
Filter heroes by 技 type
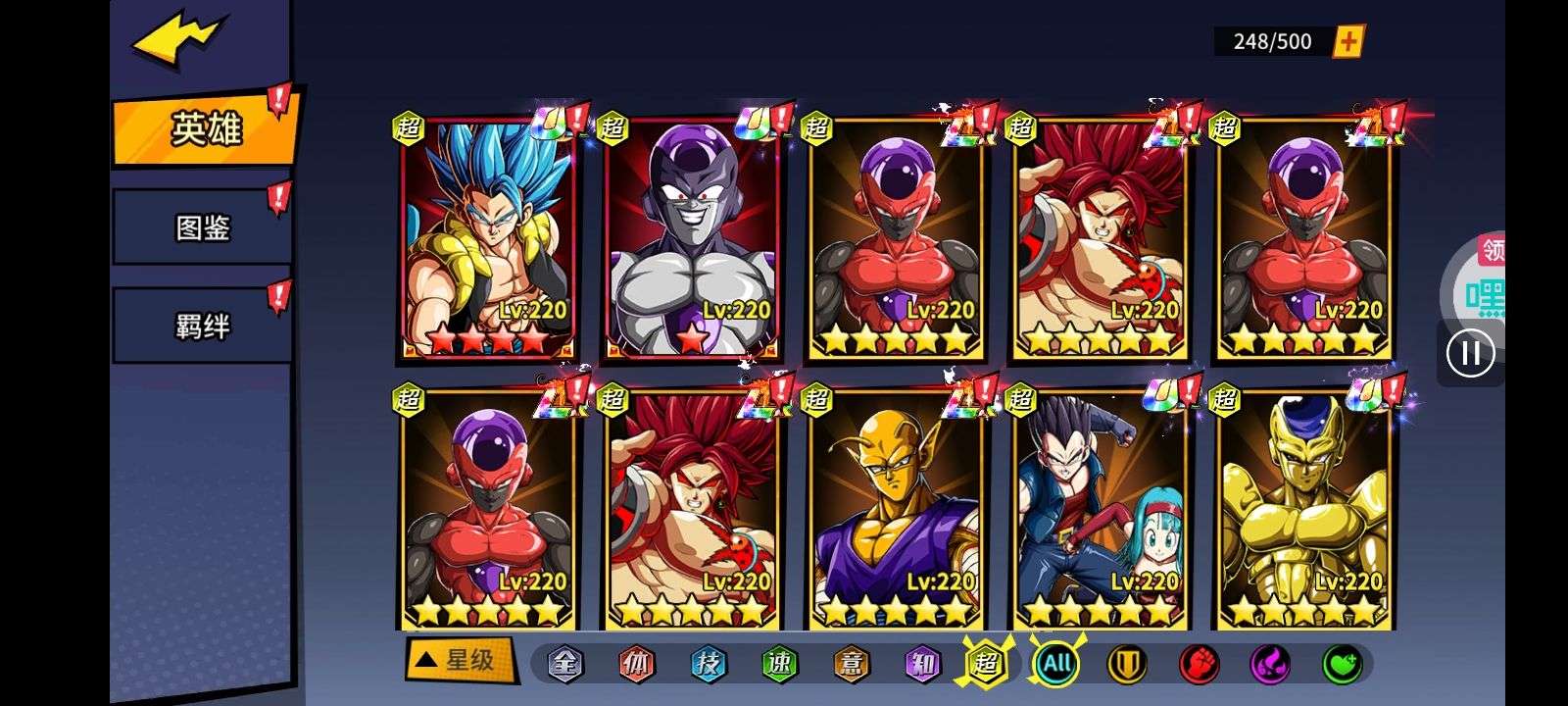pyautogui.click(x=708, y=665)
